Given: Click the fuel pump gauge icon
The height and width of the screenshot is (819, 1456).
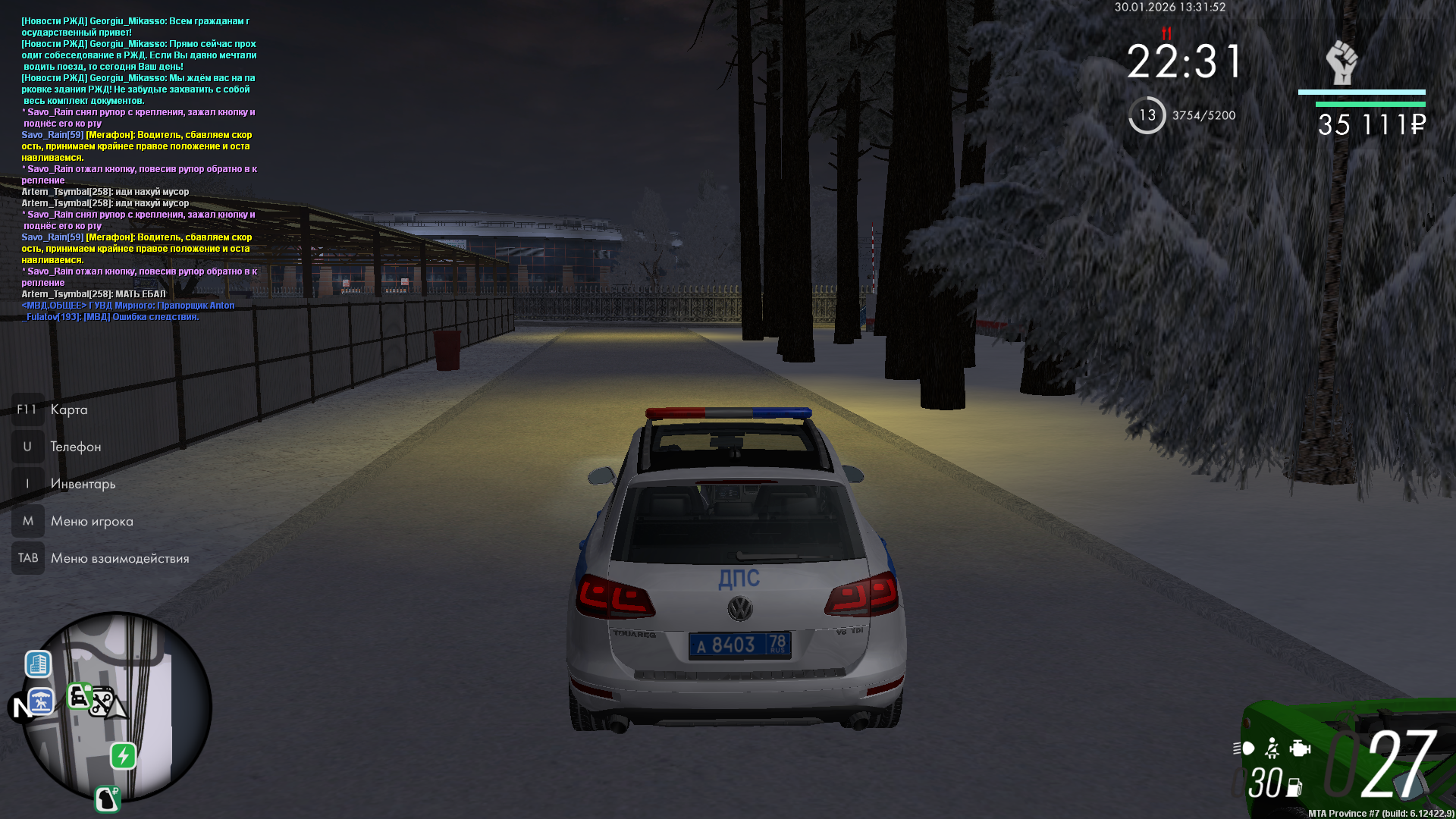Looking at the screenshot, I should click(1294, 788).
